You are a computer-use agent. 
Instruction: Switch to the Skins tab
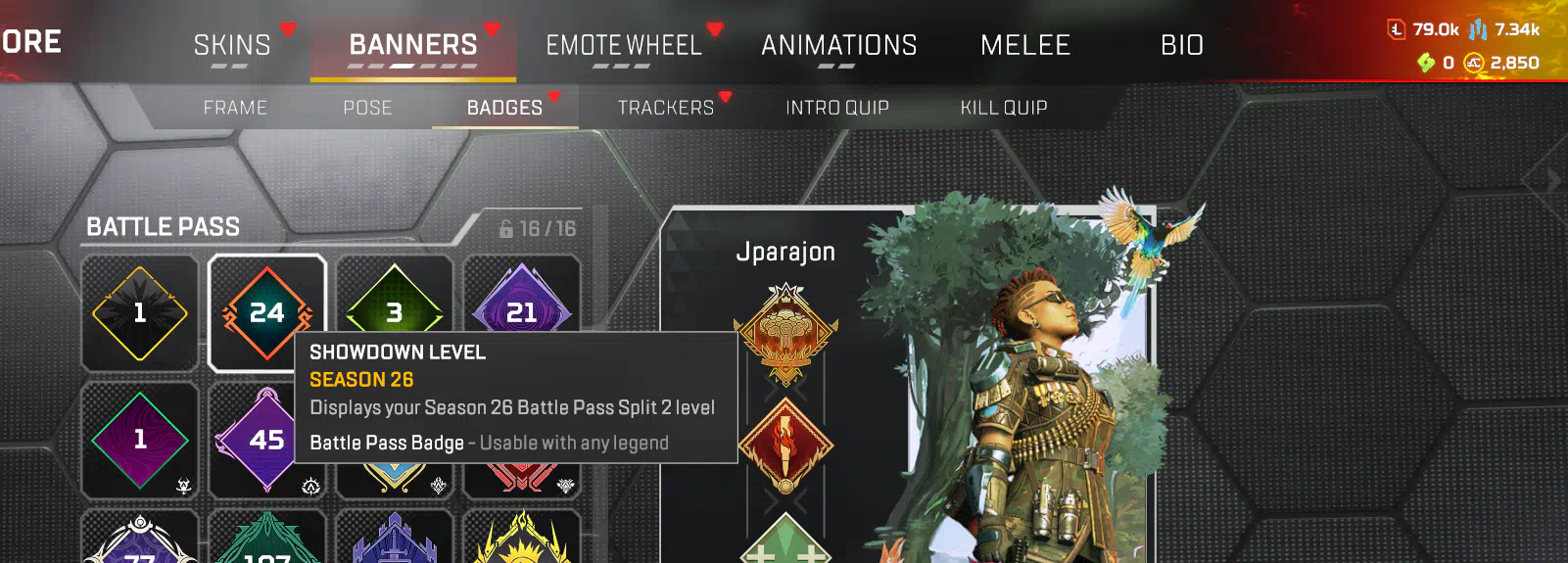(x=232, y=45)
